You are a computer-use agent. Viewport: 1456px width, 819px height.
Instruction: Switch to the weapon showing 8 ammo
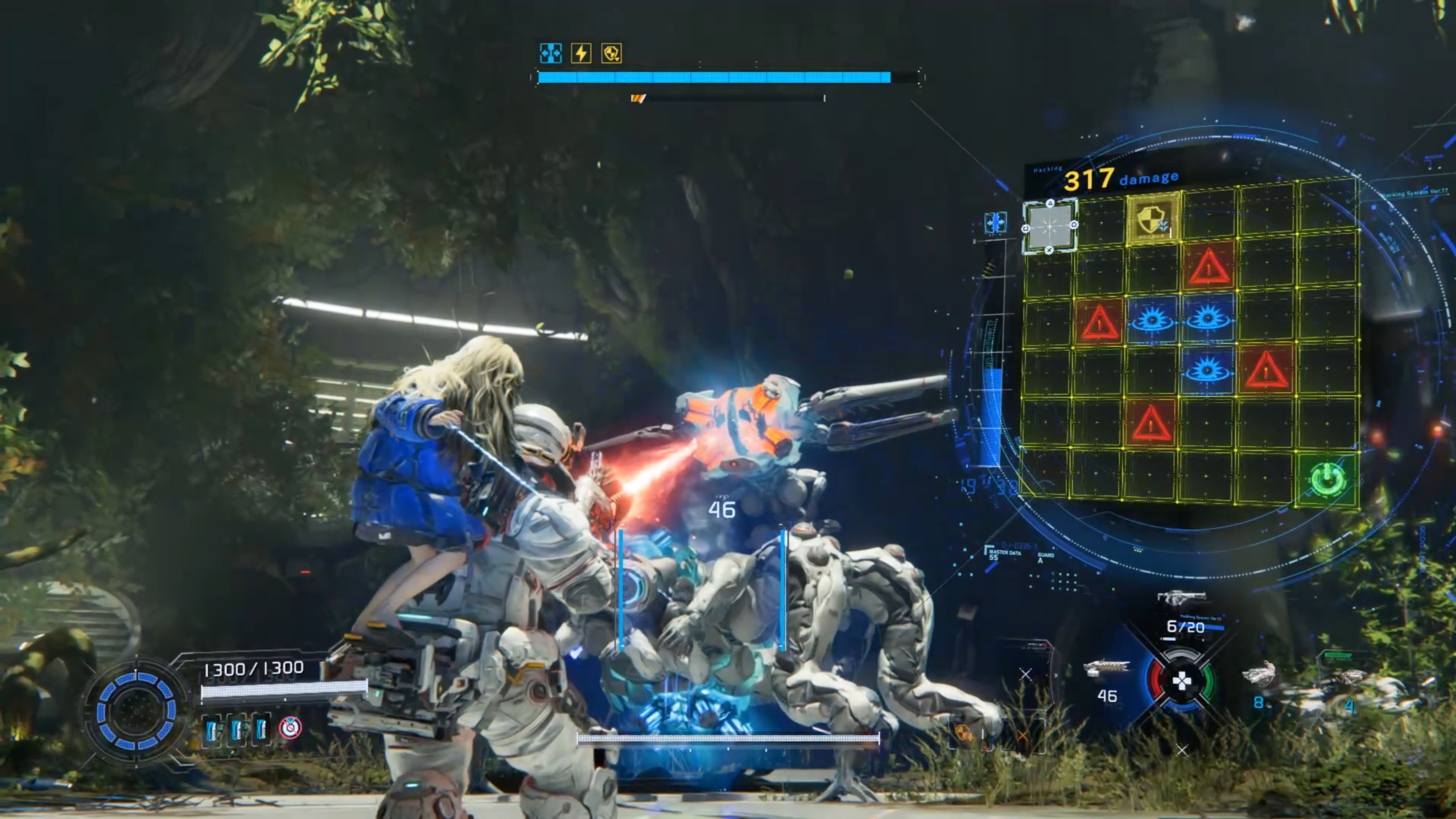[1259, 675]
